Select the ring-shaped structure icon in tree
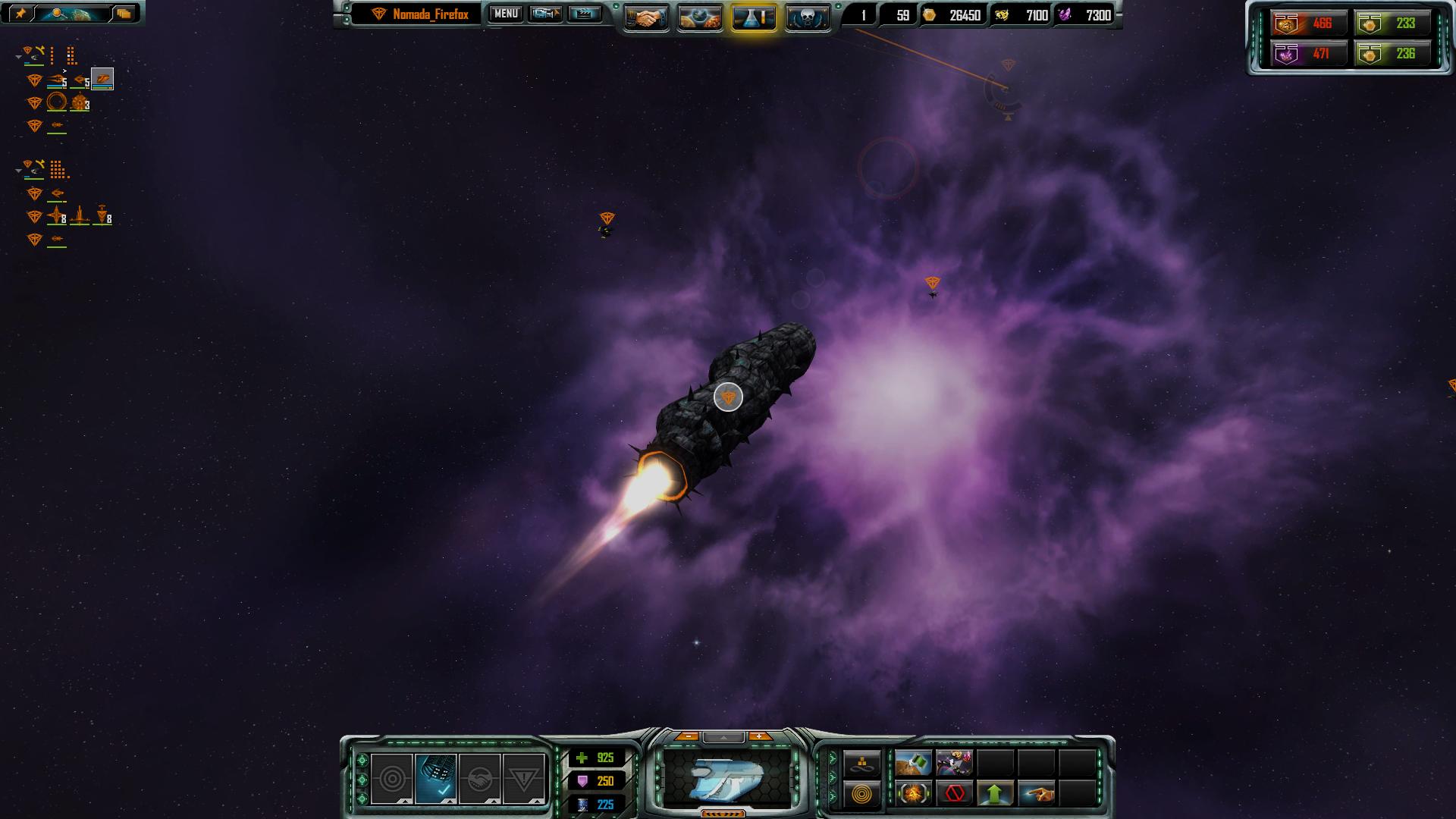1456x819 pixels. click(x=57, y=102)
